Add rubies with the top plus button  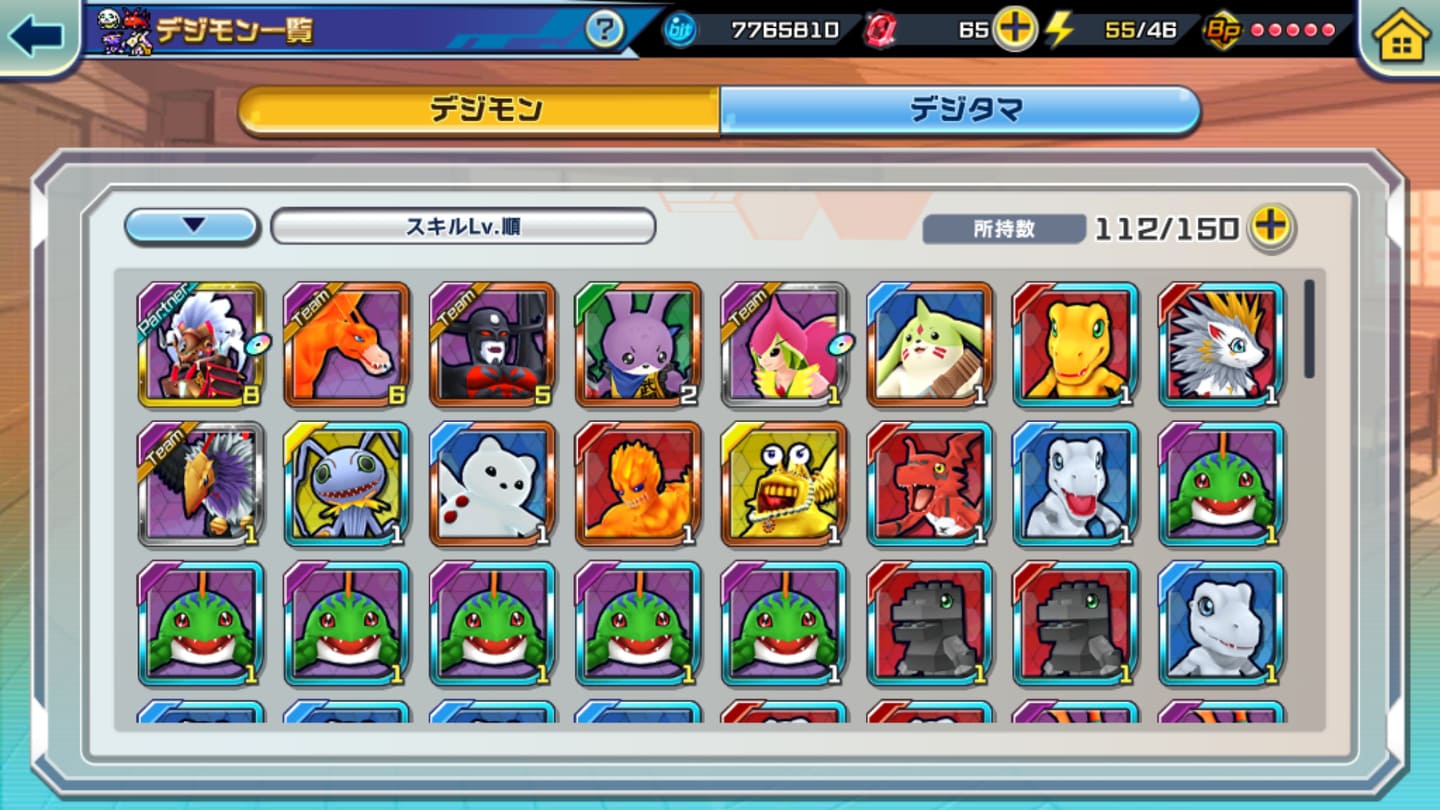coord(1014,30)
